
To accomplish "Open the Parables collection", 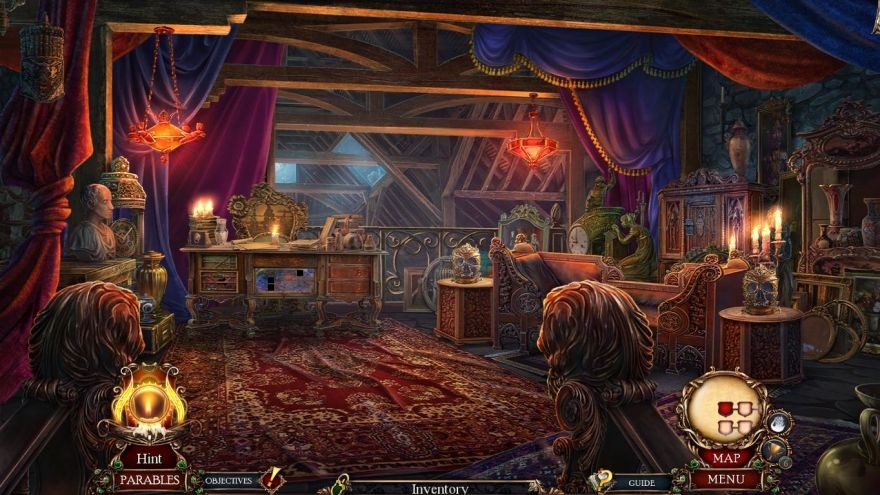I will click(x=150, y=480).
